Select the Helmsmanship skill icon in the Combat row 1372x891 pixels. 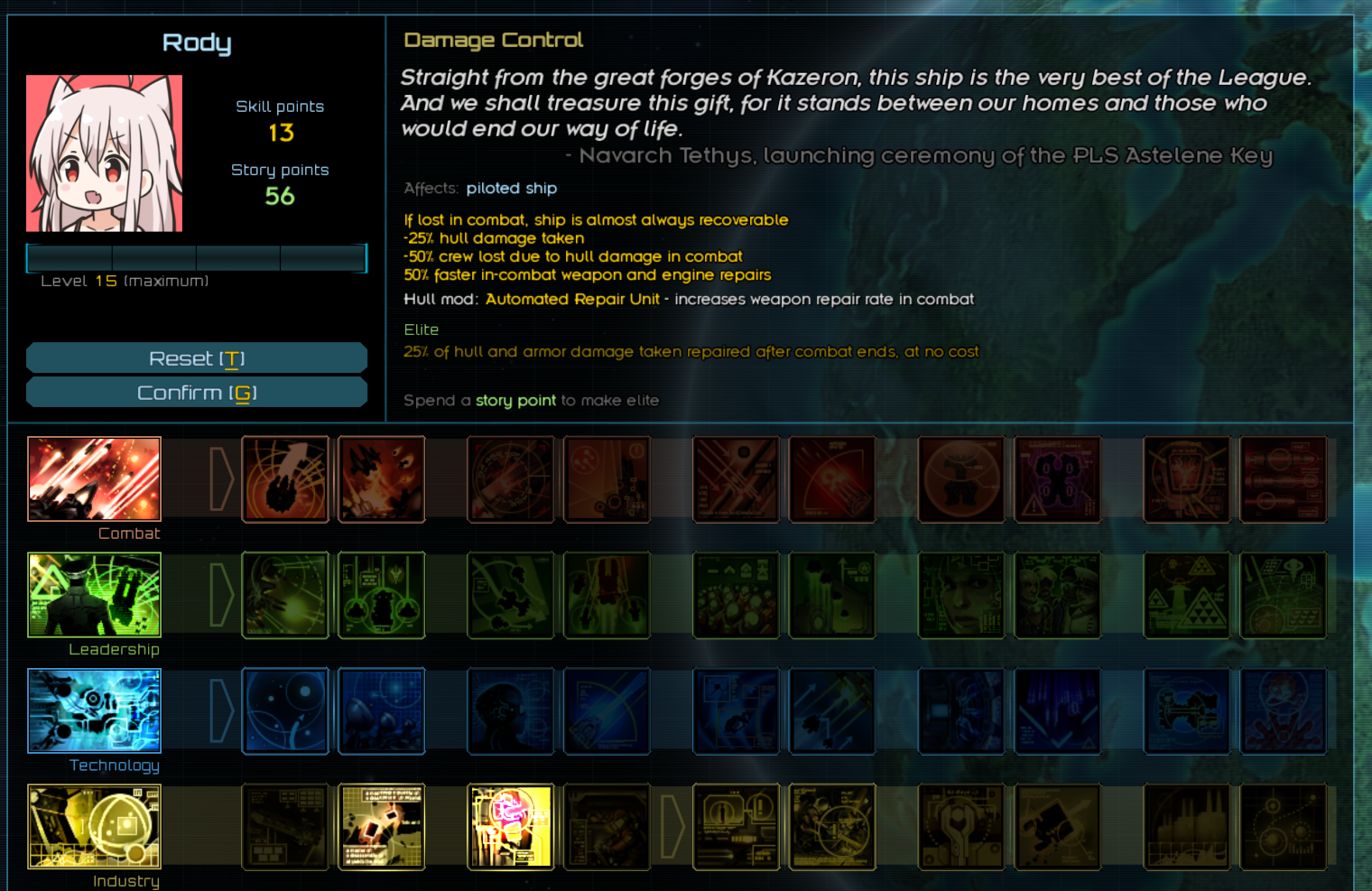pos(285,479)
